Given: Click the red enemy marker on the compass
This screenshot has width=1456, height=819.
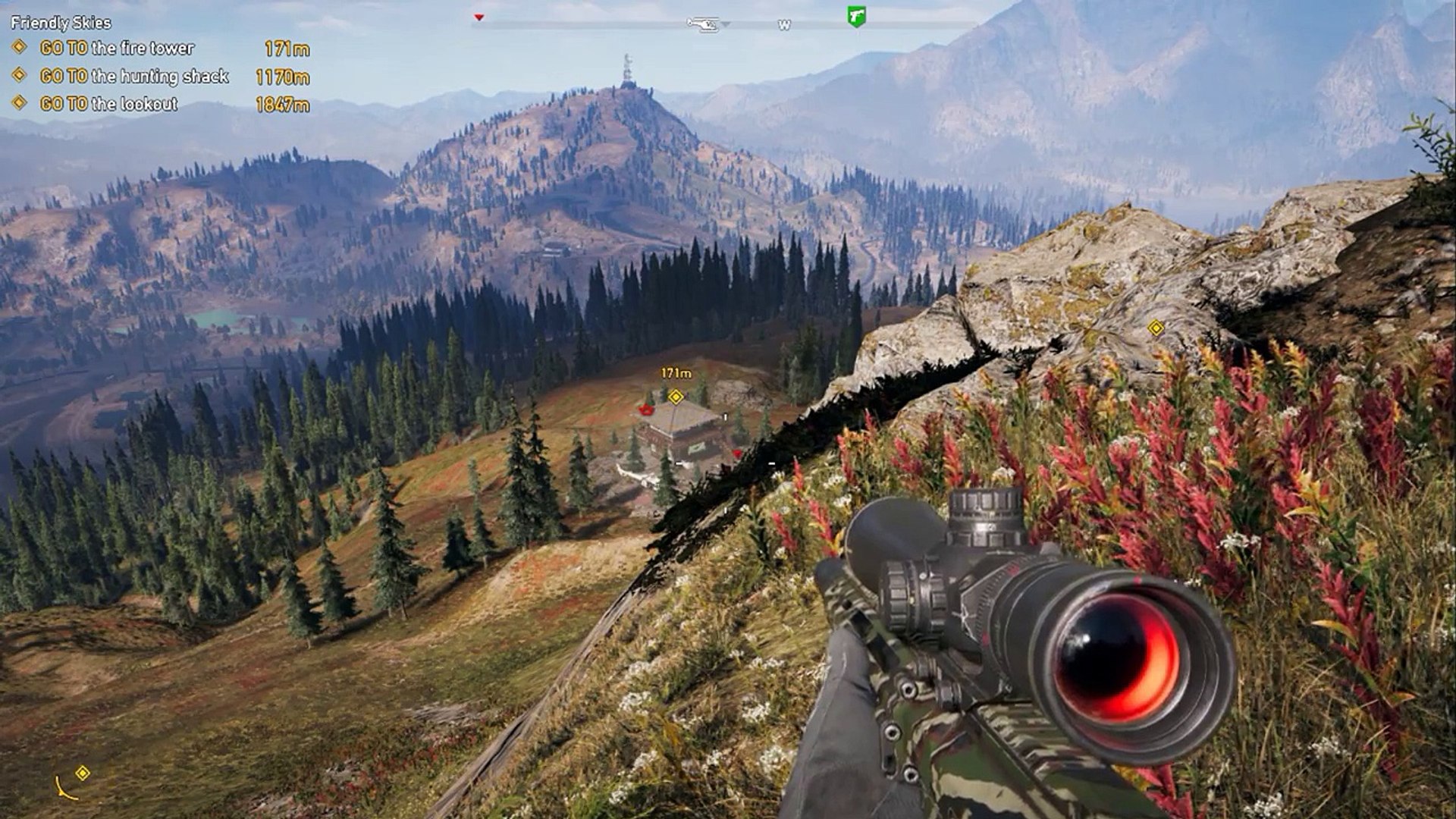Looking at the screenshot, I should click(x=479, y=17).
